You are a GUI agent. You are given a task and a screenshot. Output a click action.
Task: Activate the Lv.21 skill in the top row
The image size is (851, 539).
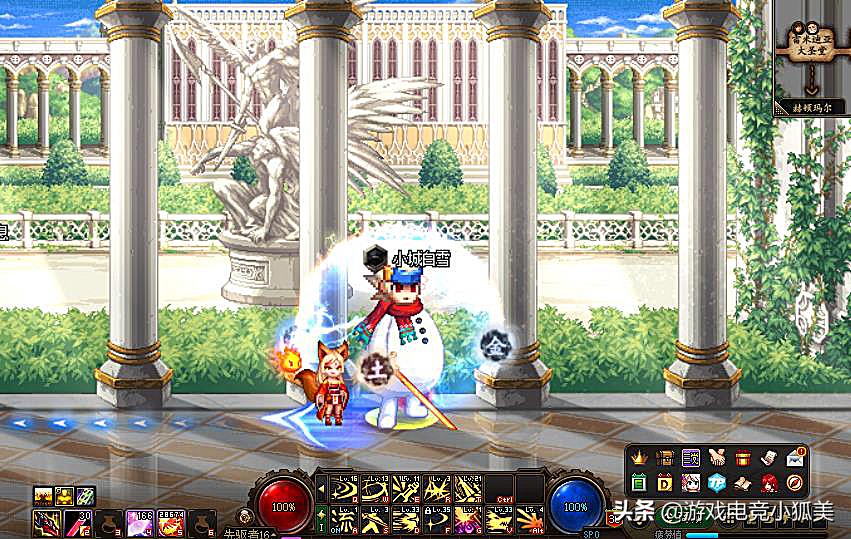point(468,489)
